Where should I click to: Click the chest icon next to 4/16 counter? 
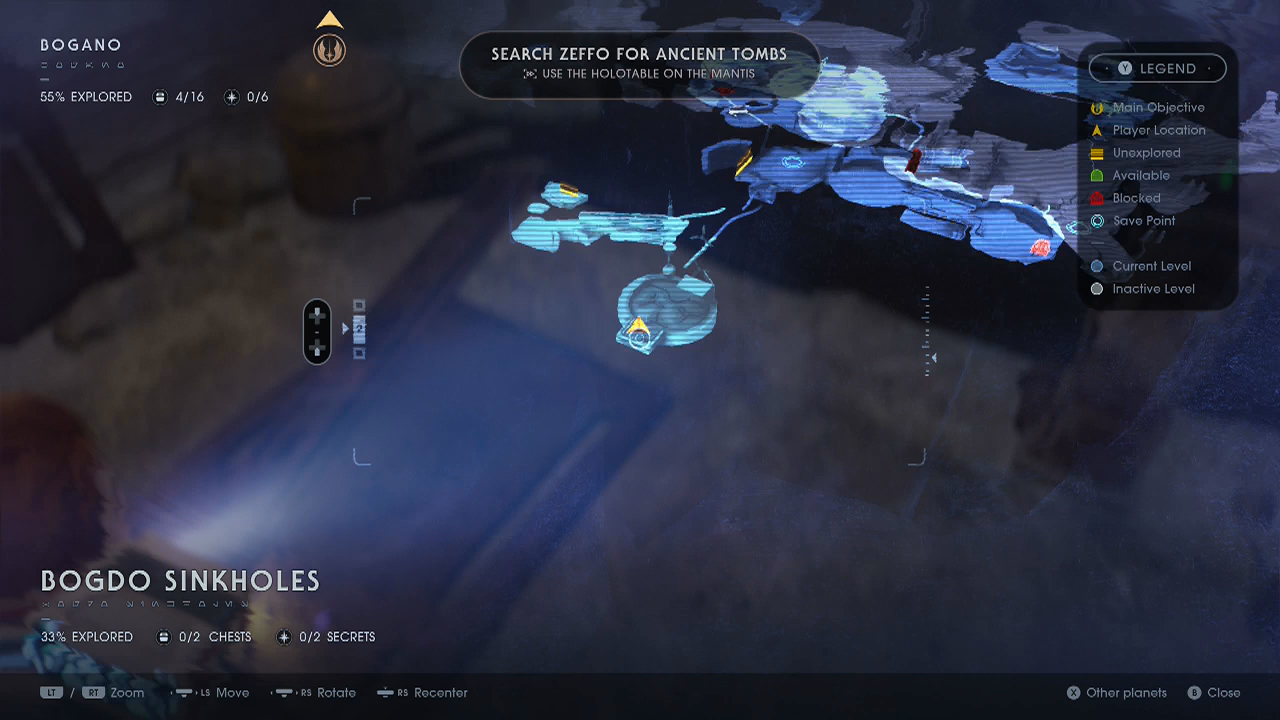pos(160,96)
